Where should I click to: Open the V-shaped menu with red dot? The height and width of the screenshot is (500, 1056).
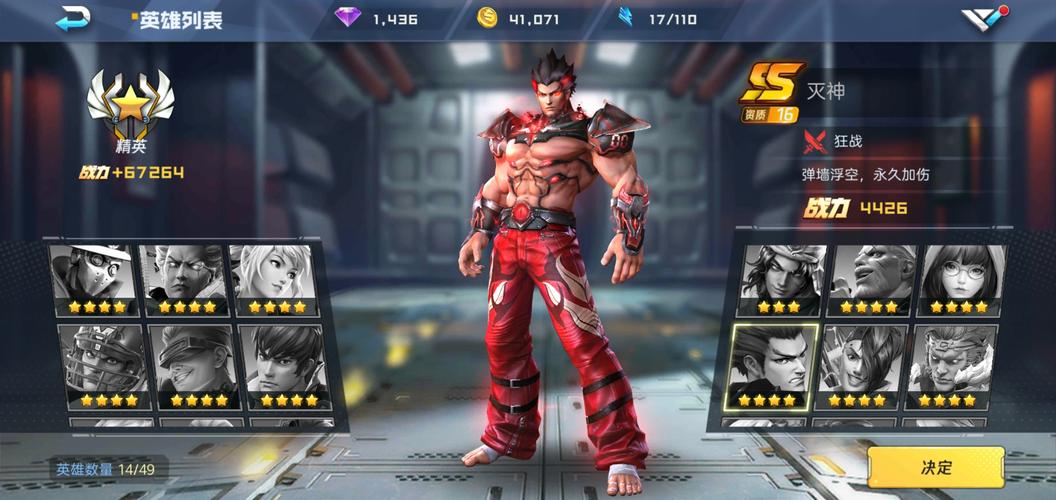(x=985, y=19)
